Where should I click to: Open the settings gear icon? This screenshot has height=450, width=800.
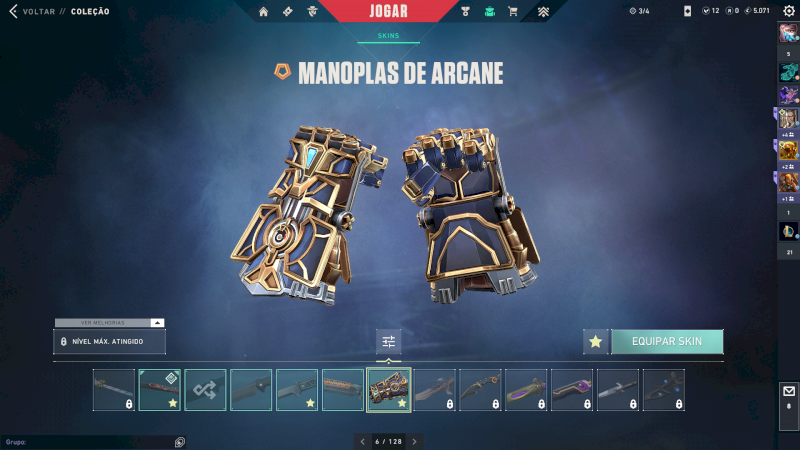(x=788, y=11)
